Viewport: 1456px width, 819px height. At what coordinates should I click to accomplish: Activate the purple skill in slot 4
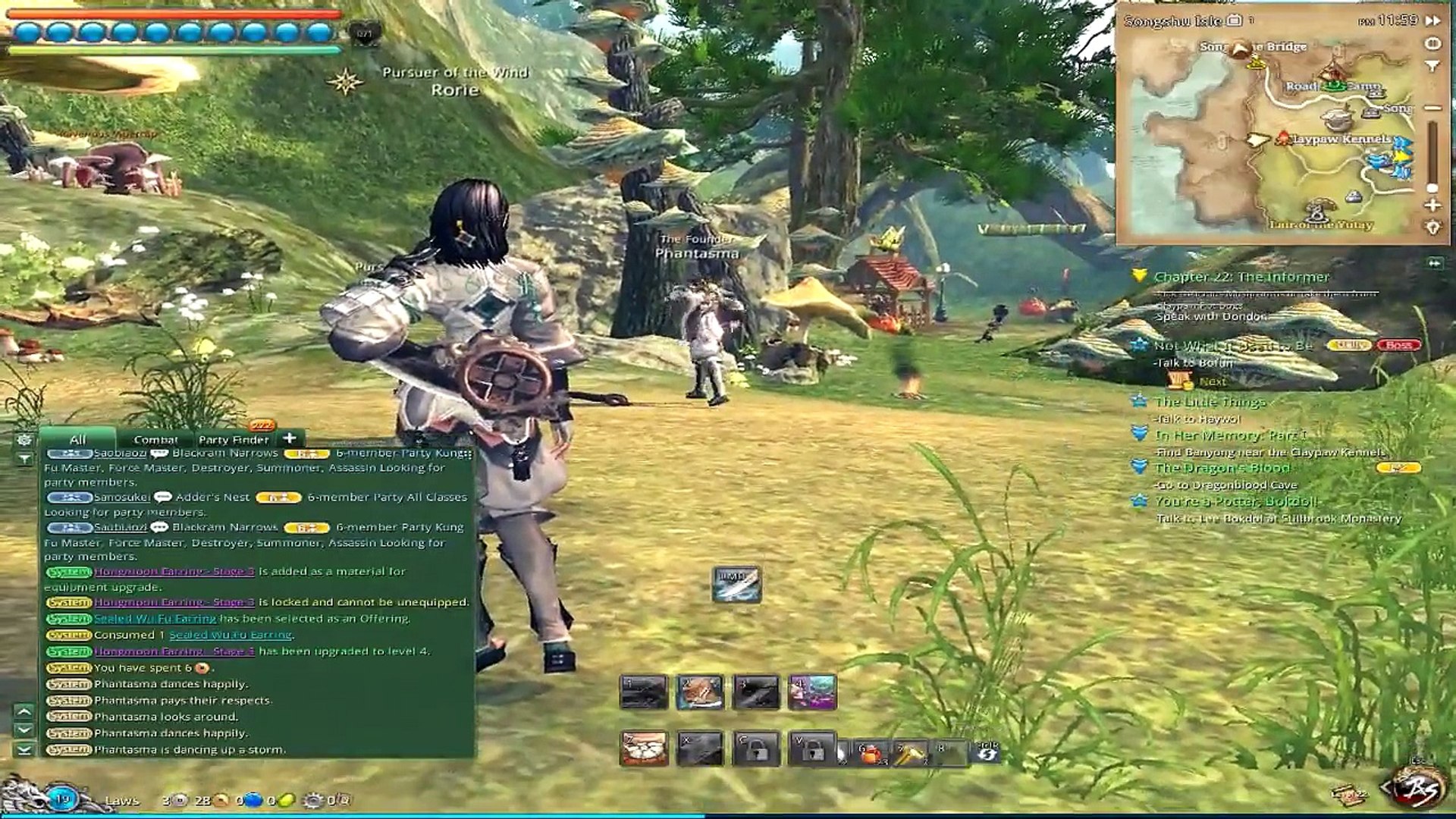[x=812, y=692]
